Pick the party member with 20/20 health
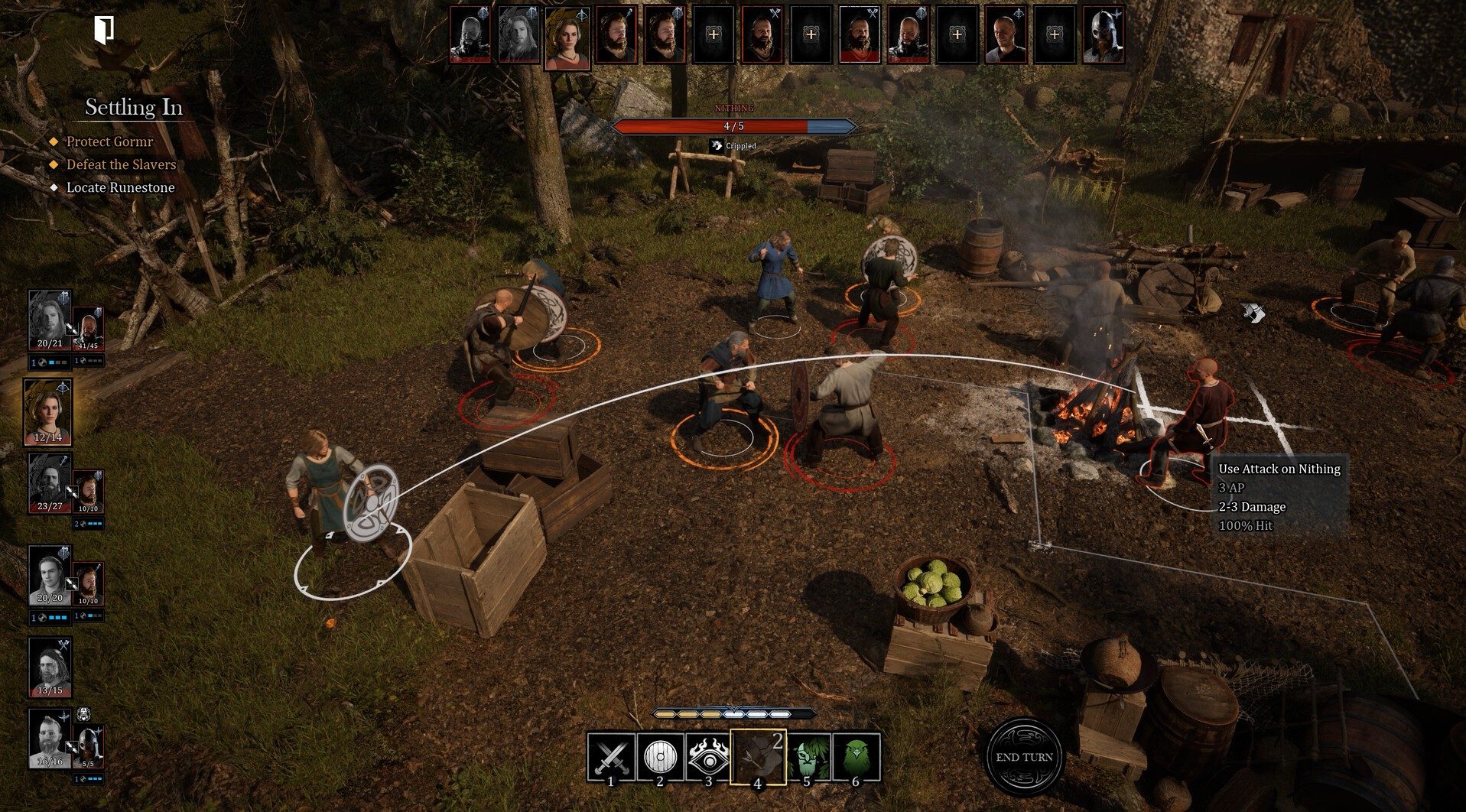Viewport: 1466px width, 812px height. coord(50,575)
